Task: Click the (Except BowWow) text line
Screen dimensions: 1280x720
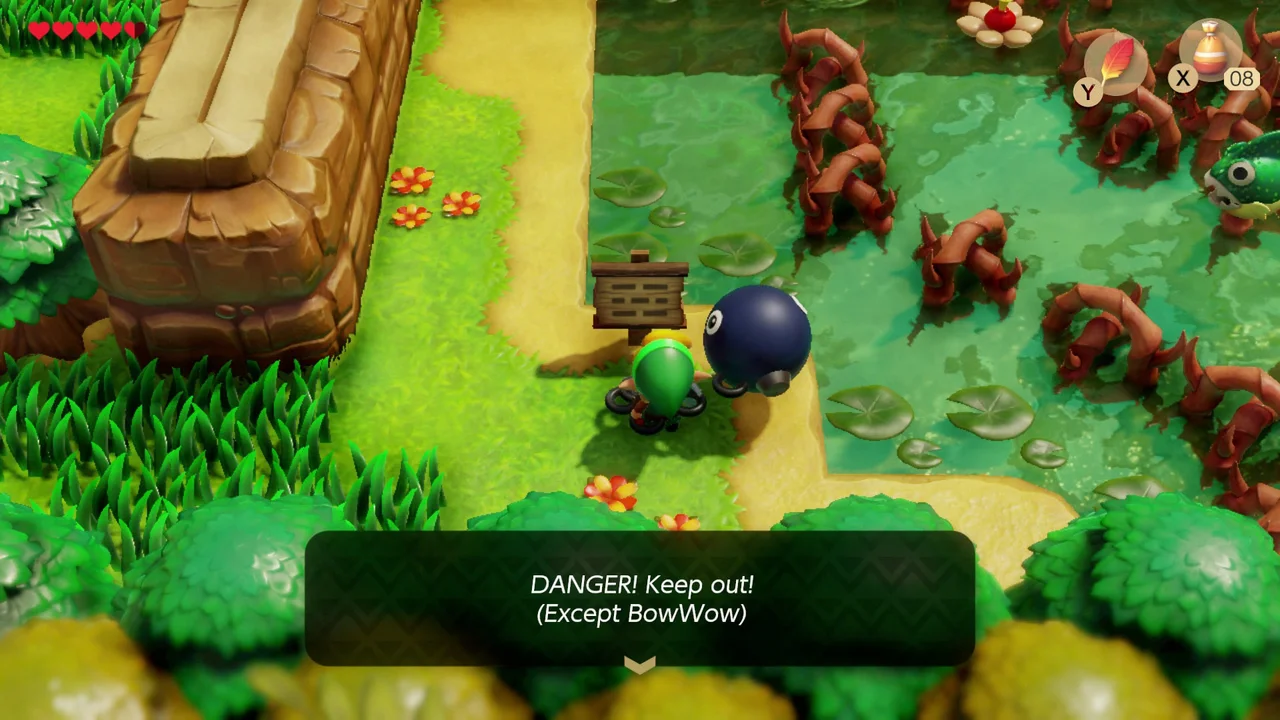Action: tap(641, 614)
